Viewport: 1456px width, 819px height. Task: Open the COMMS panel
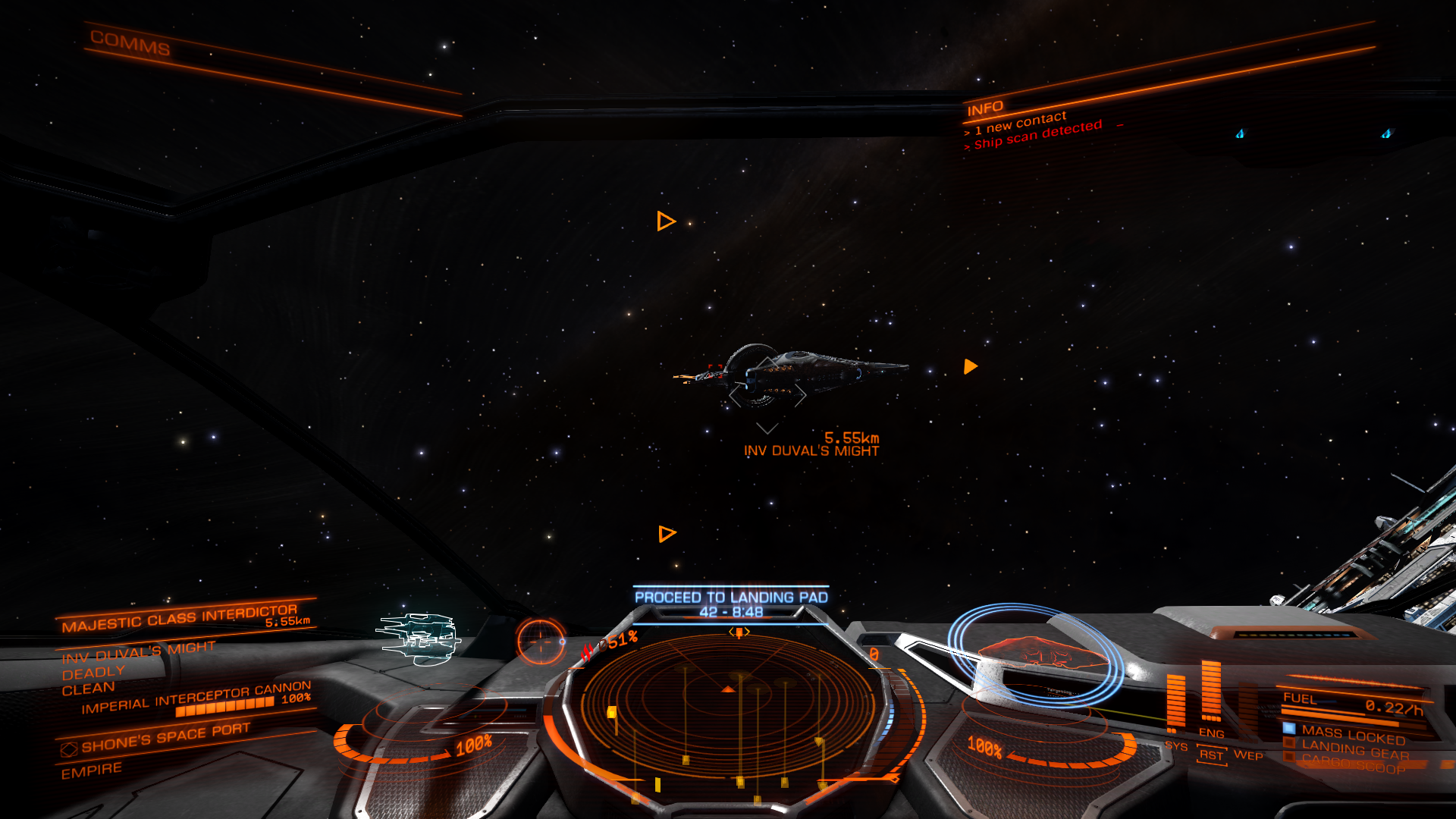[129, 41]
